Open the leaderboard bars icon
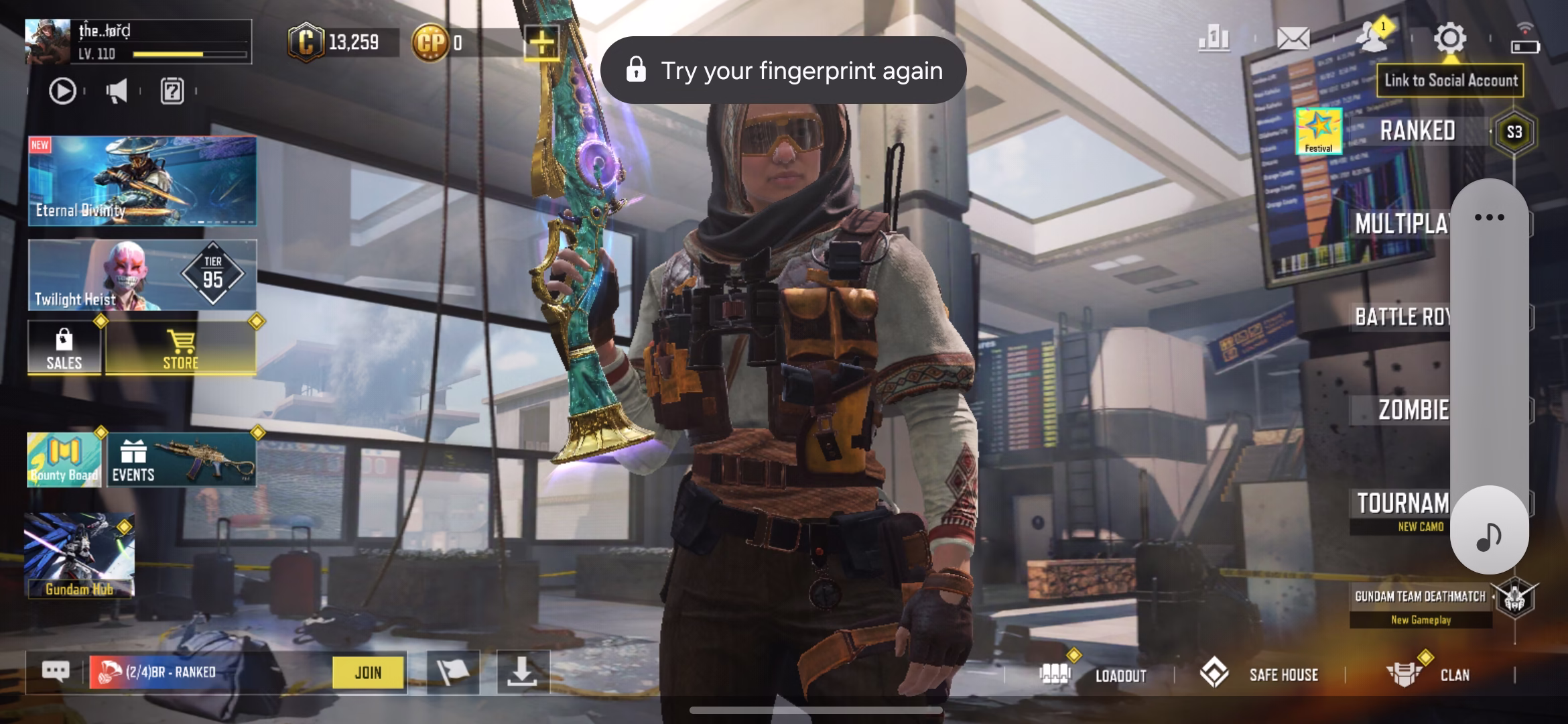The image size is (1568, 724). pos(1214,39)
